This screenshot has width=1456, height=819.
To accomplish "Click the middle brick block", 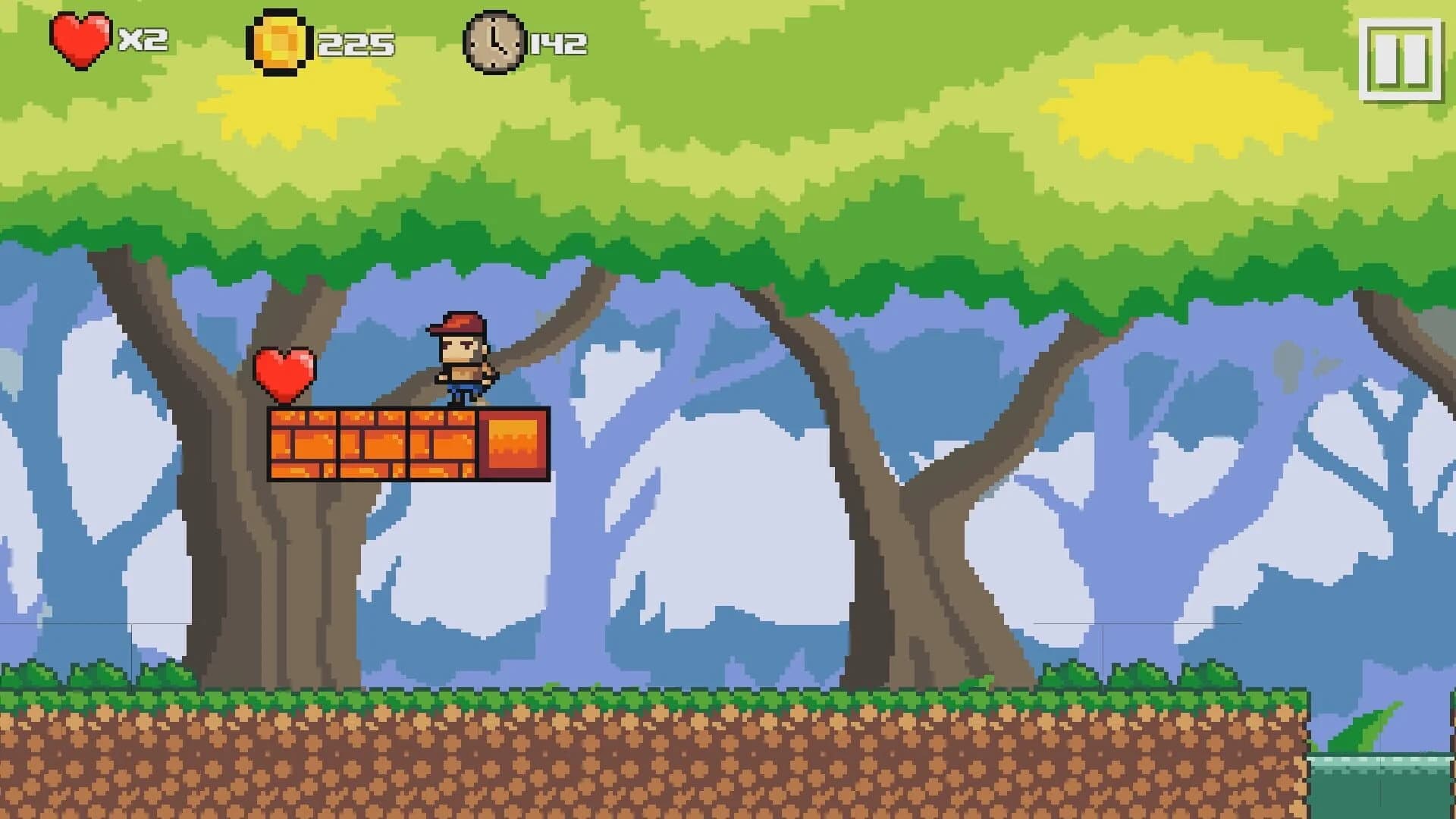I will pos(372,444).
